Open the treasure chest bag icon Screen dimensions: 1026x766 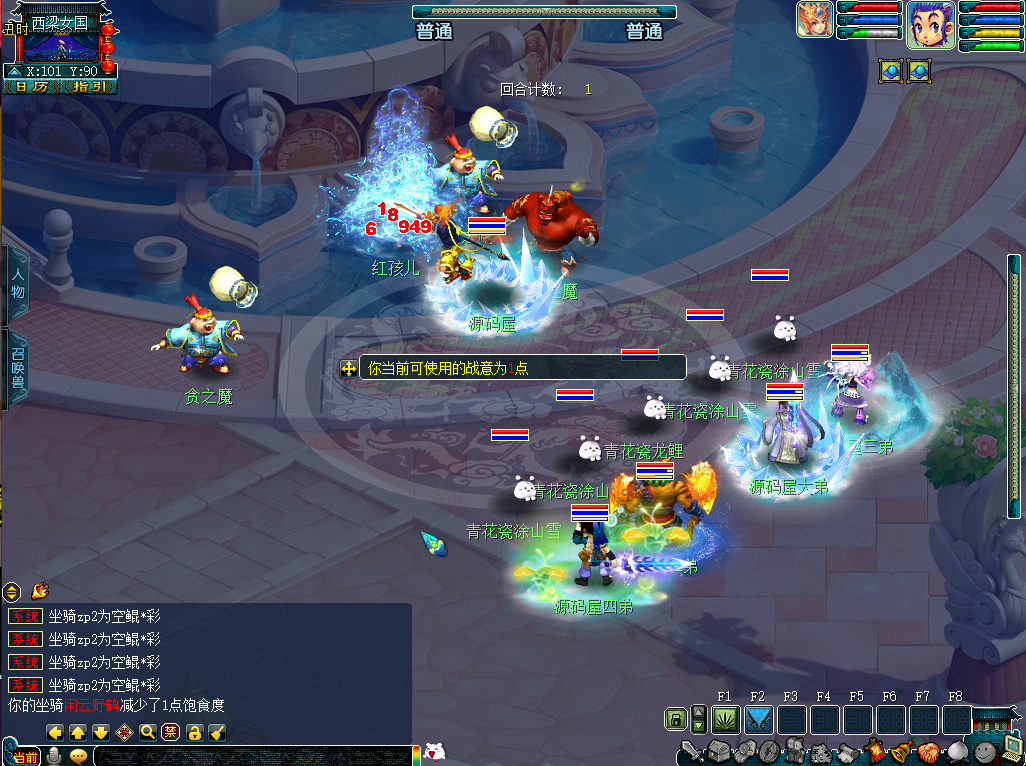point(718,751)
